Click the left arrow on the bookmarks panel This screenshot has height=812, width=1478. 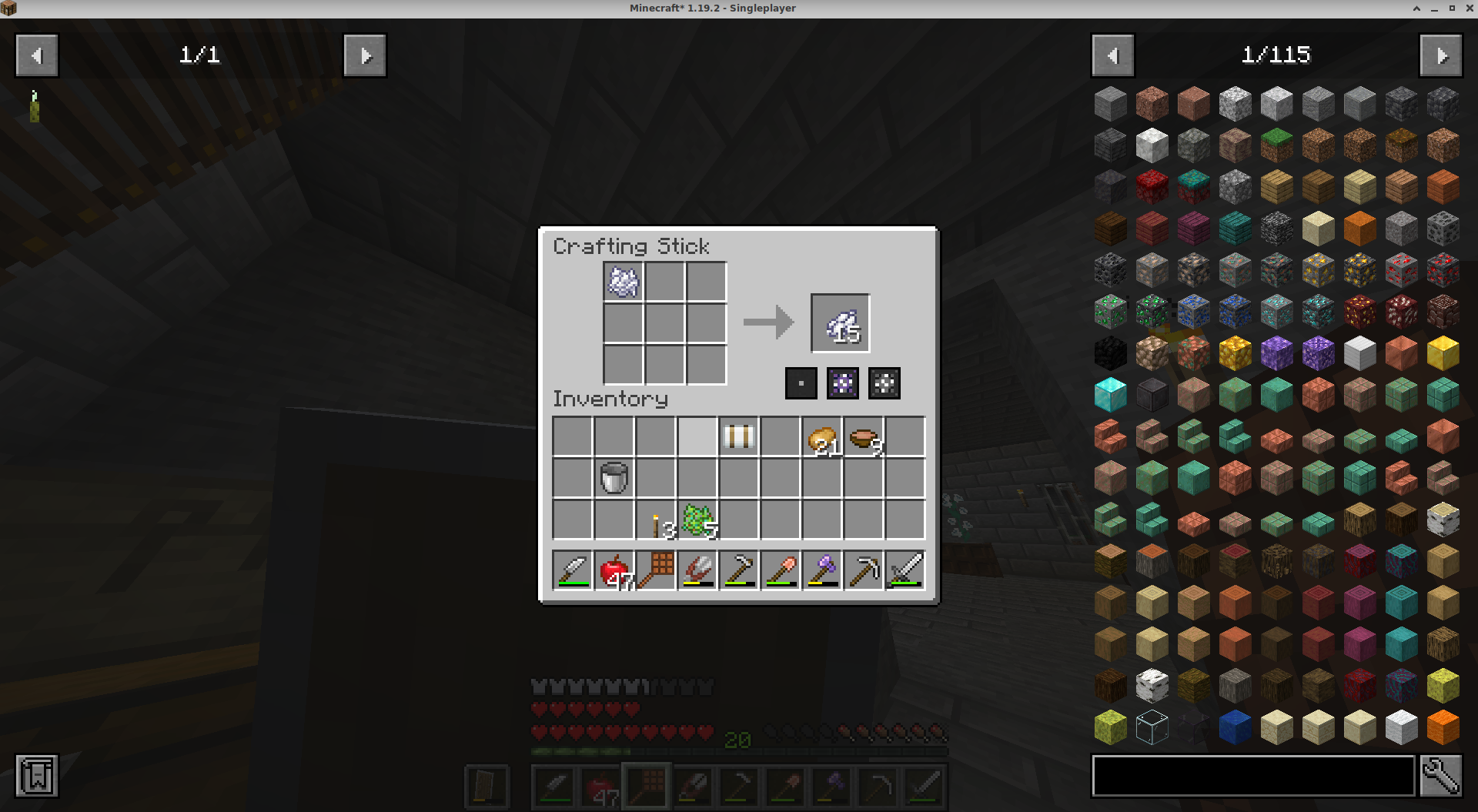35,55
